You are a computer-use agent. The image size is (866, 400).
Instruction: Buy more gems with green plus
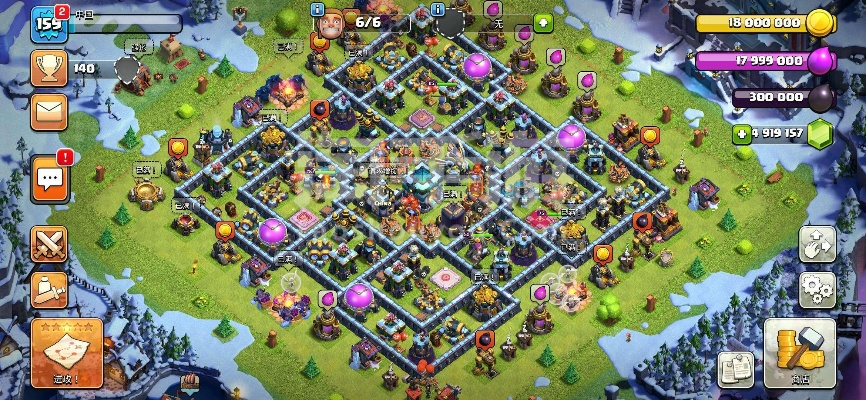741,133
